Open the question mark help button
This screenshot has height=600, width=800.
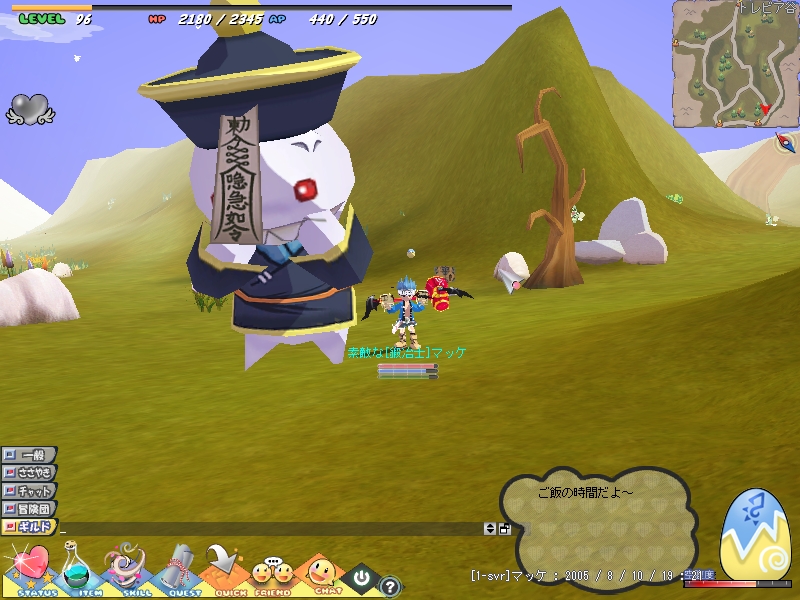390,587
